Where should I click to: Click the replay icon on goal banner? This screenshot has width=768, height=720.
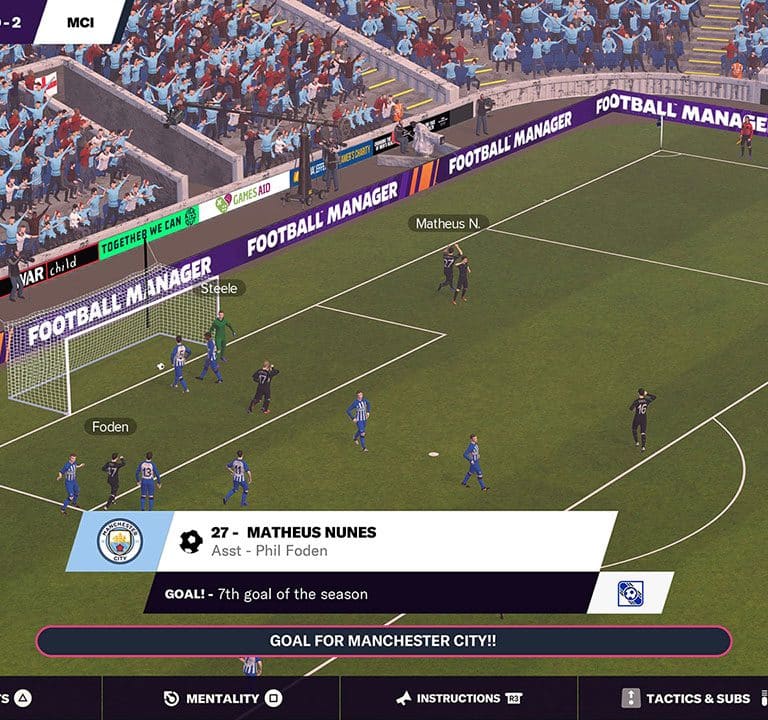coord(630,593)
